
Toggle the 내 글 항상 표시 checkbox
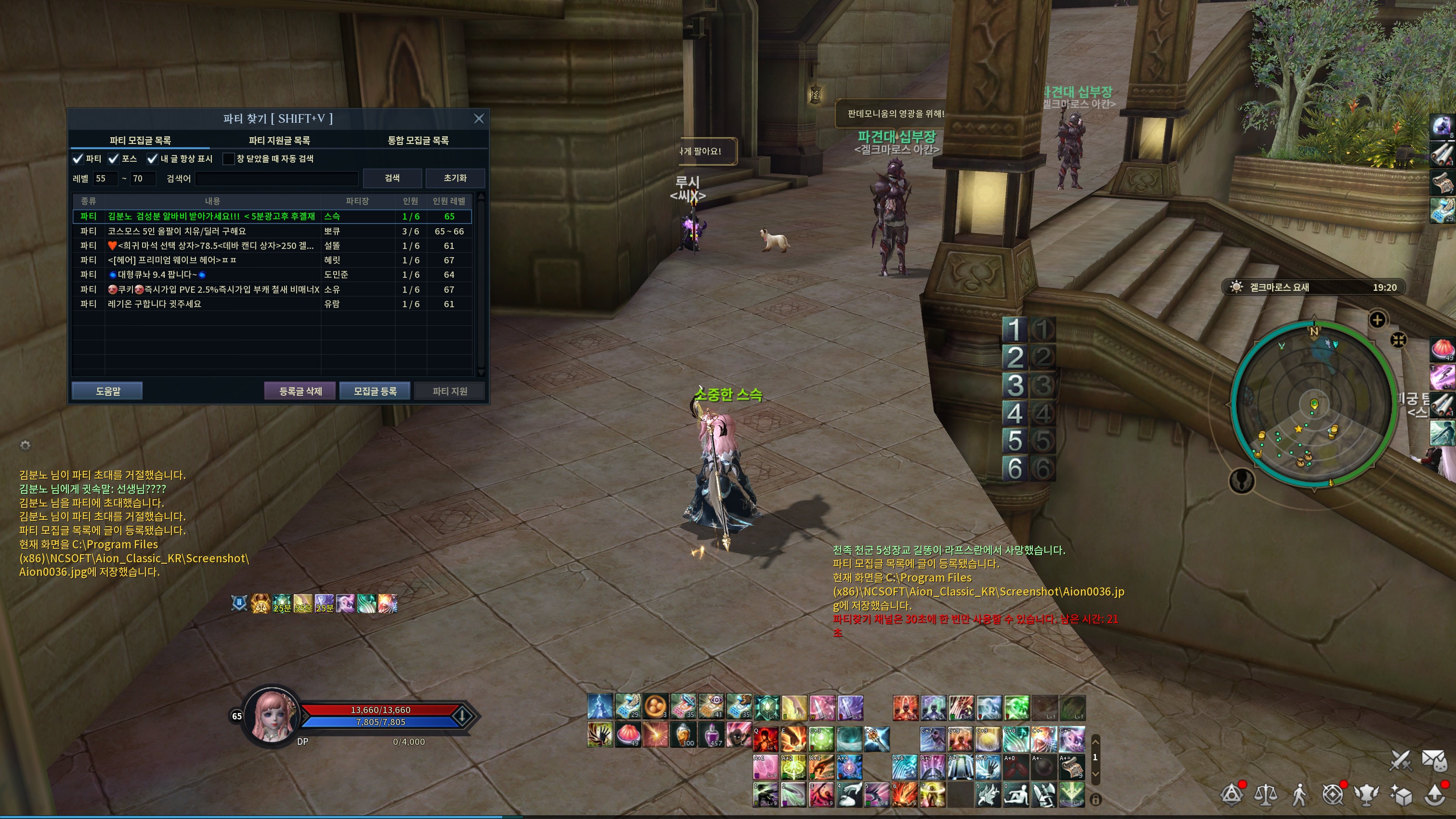pos(152,159)
